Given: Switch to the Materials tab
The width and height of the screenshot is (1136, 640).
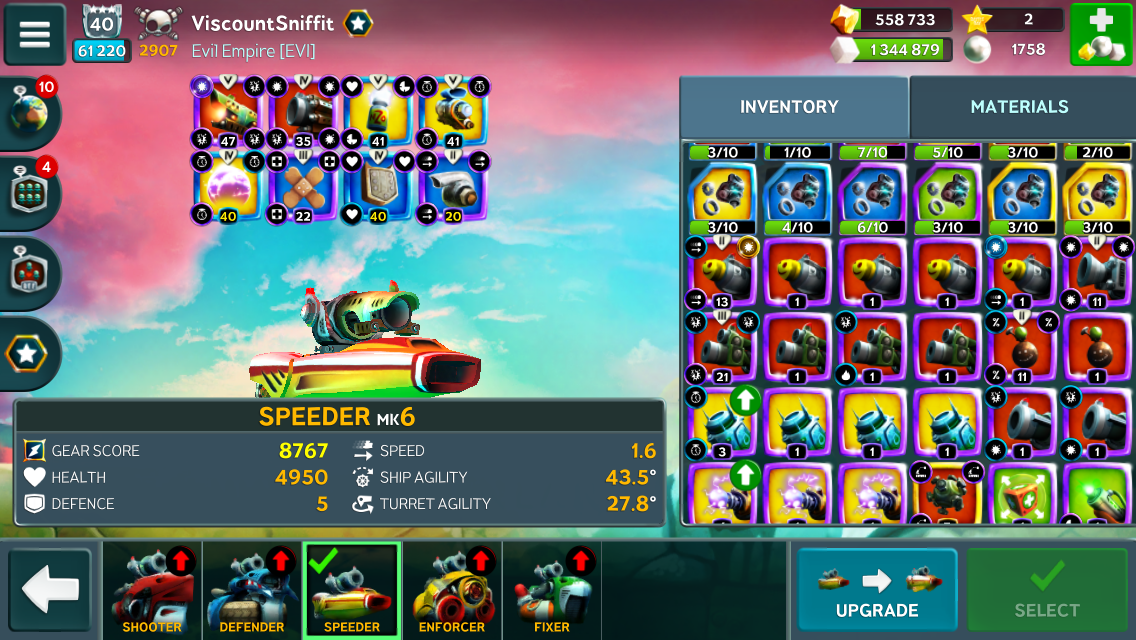Looking at the screenshot, I should click(1019, 107).
